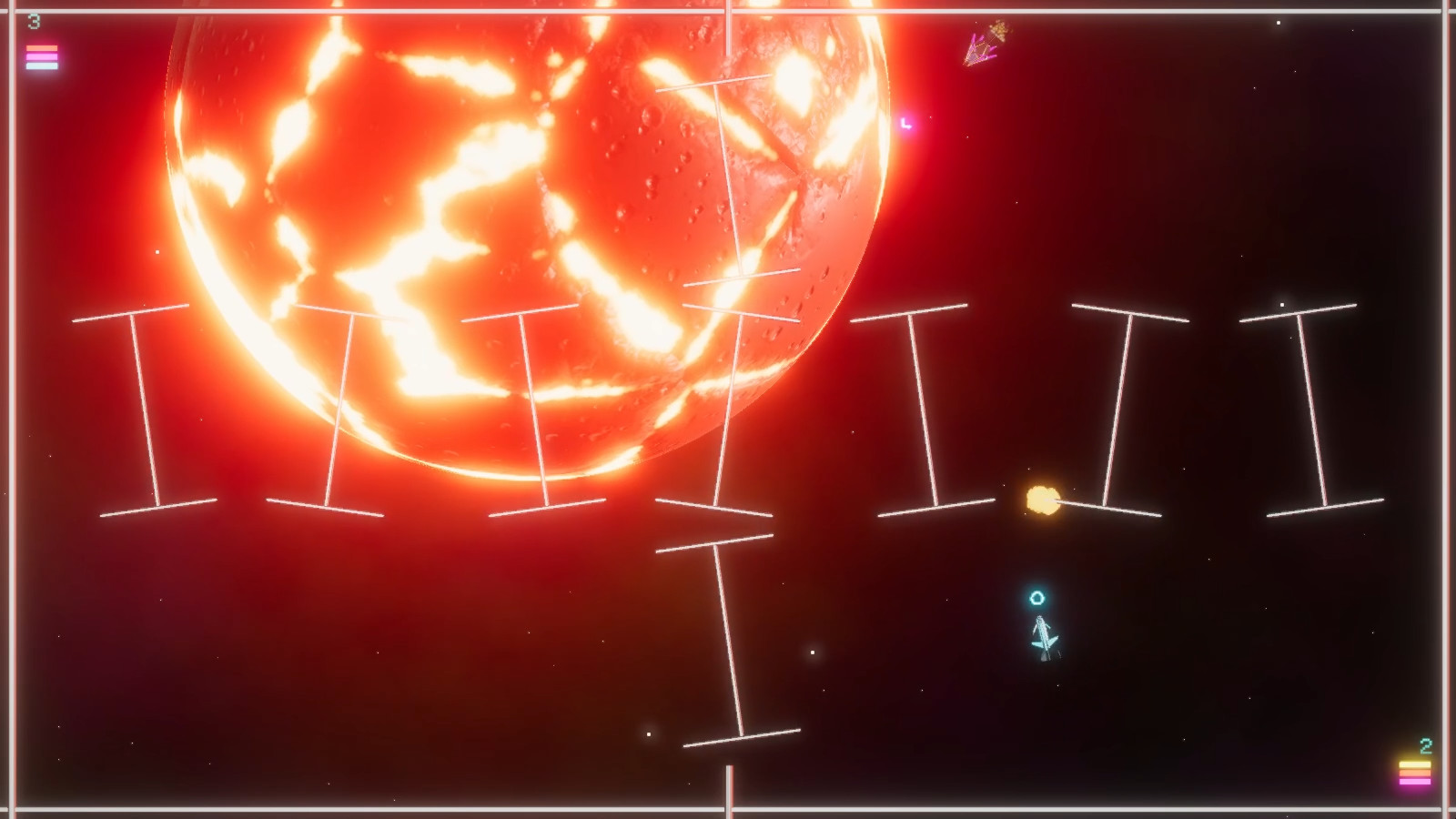The width and height of the screenshot is (1456, 819).
Task: Toggle the yellow life bar bottom right
Action: coord(1416,764)
